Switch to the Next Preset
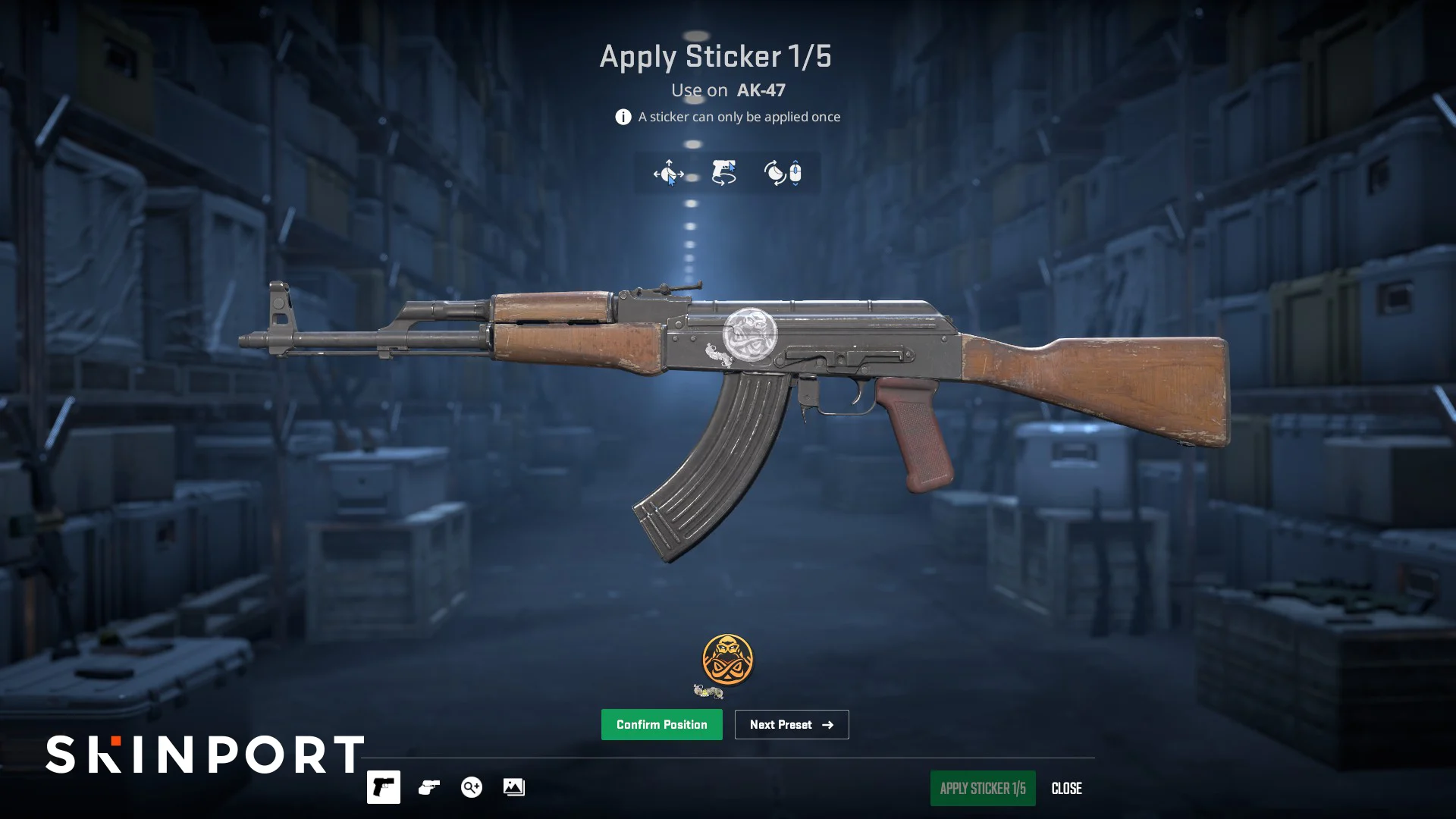The width and height of the screenshot is (1456, 819). pyautogui.click(x=791, y=724)
